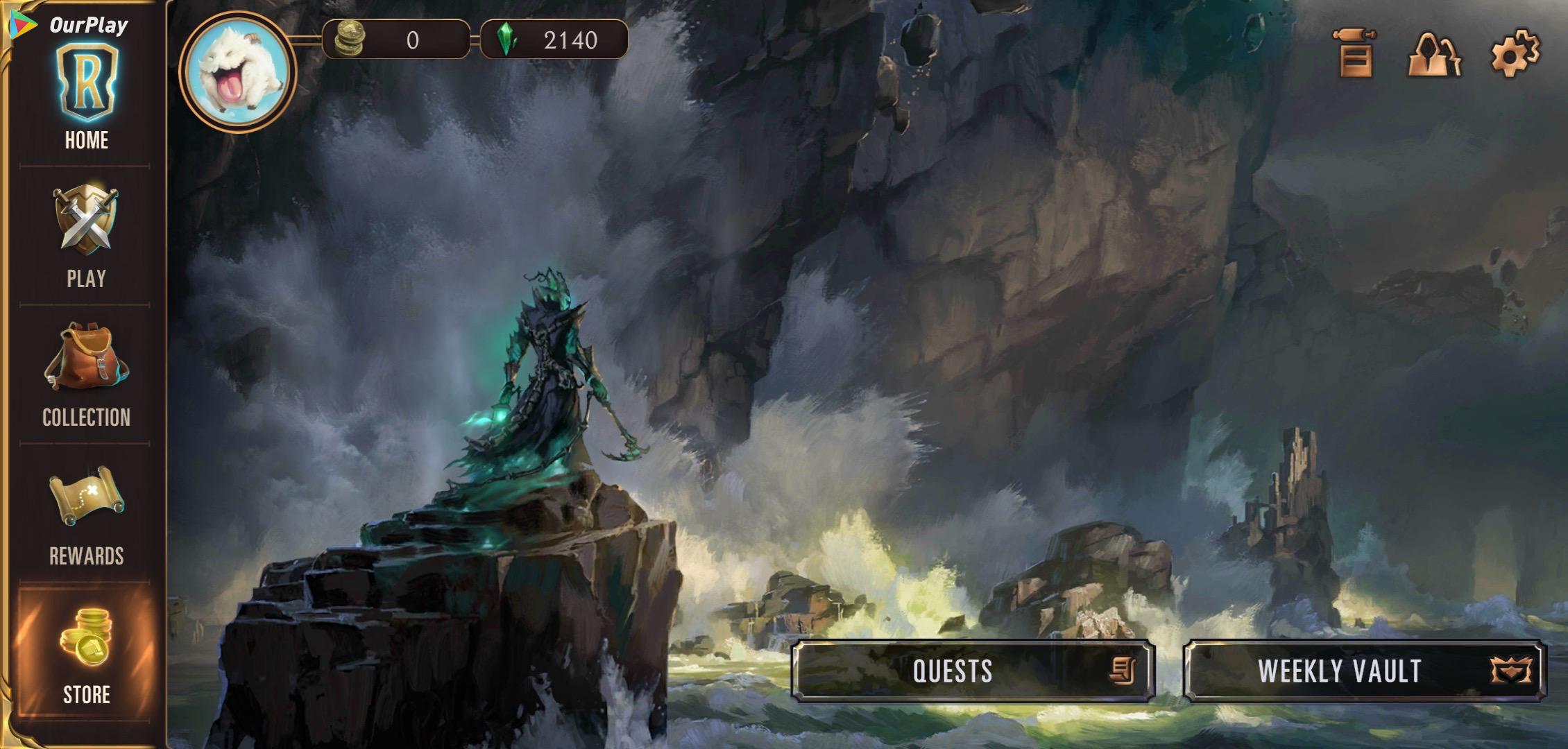Show the Rewards tab
The image size is (1568, 749).
[x=86, y=513]
